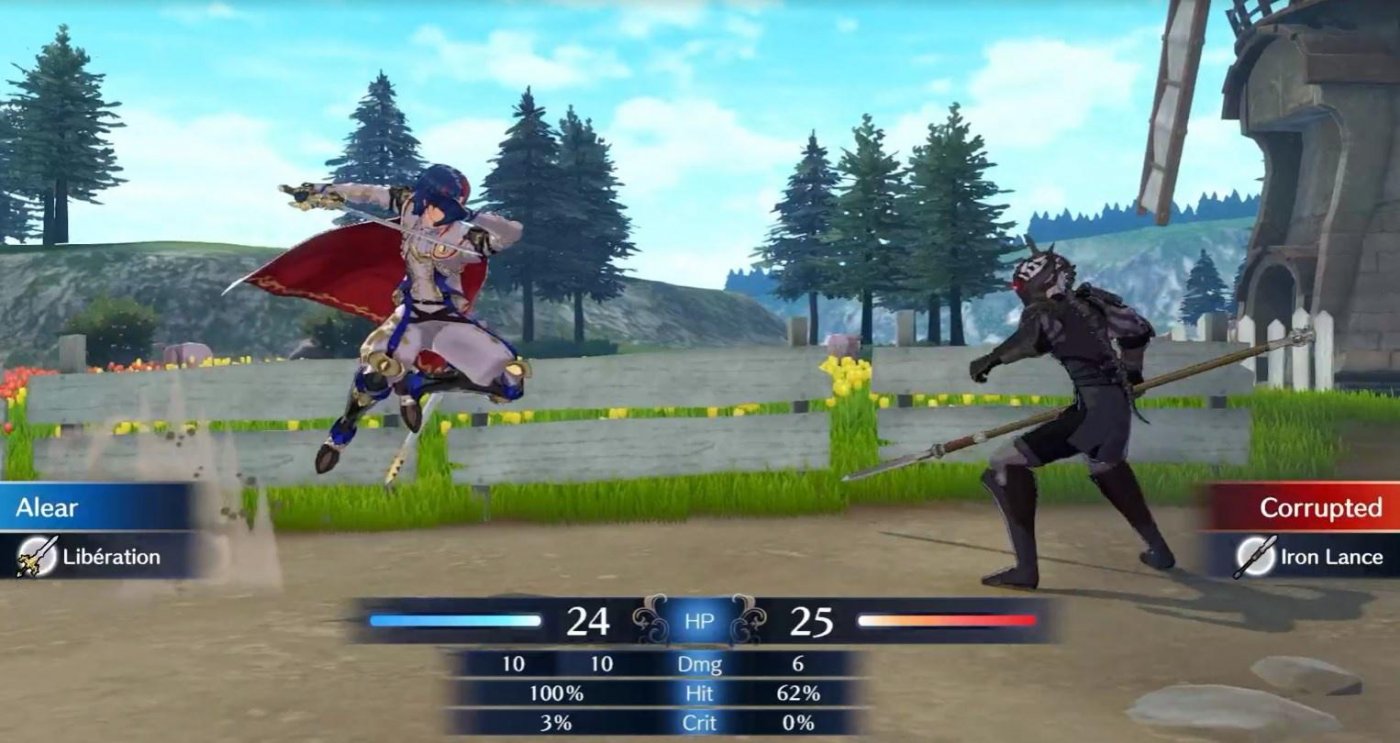This screenshot has height=743, width=1400.
Task: Click the decorative crest right of HP label
Action: (752, 622)
